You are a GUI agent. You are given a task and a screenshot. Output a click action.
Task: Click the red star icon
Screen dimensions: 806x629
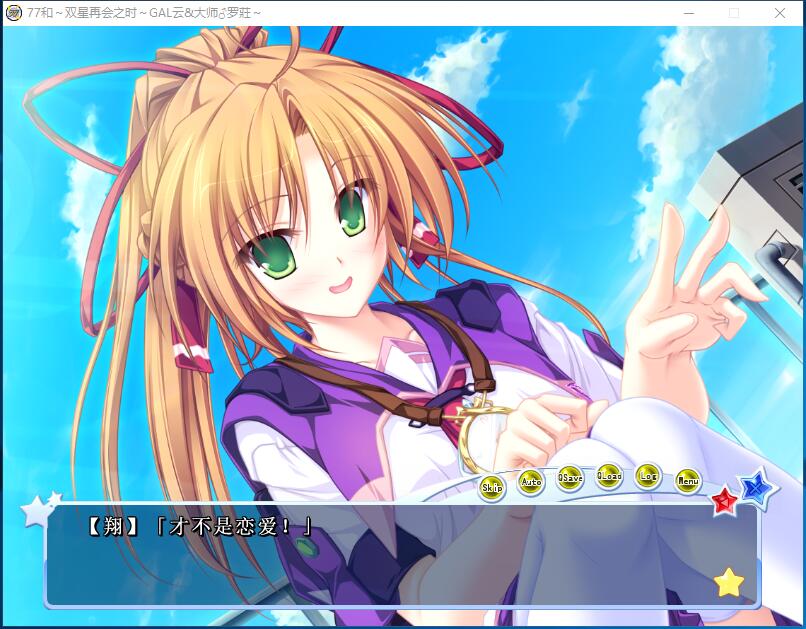coord(724,499)
